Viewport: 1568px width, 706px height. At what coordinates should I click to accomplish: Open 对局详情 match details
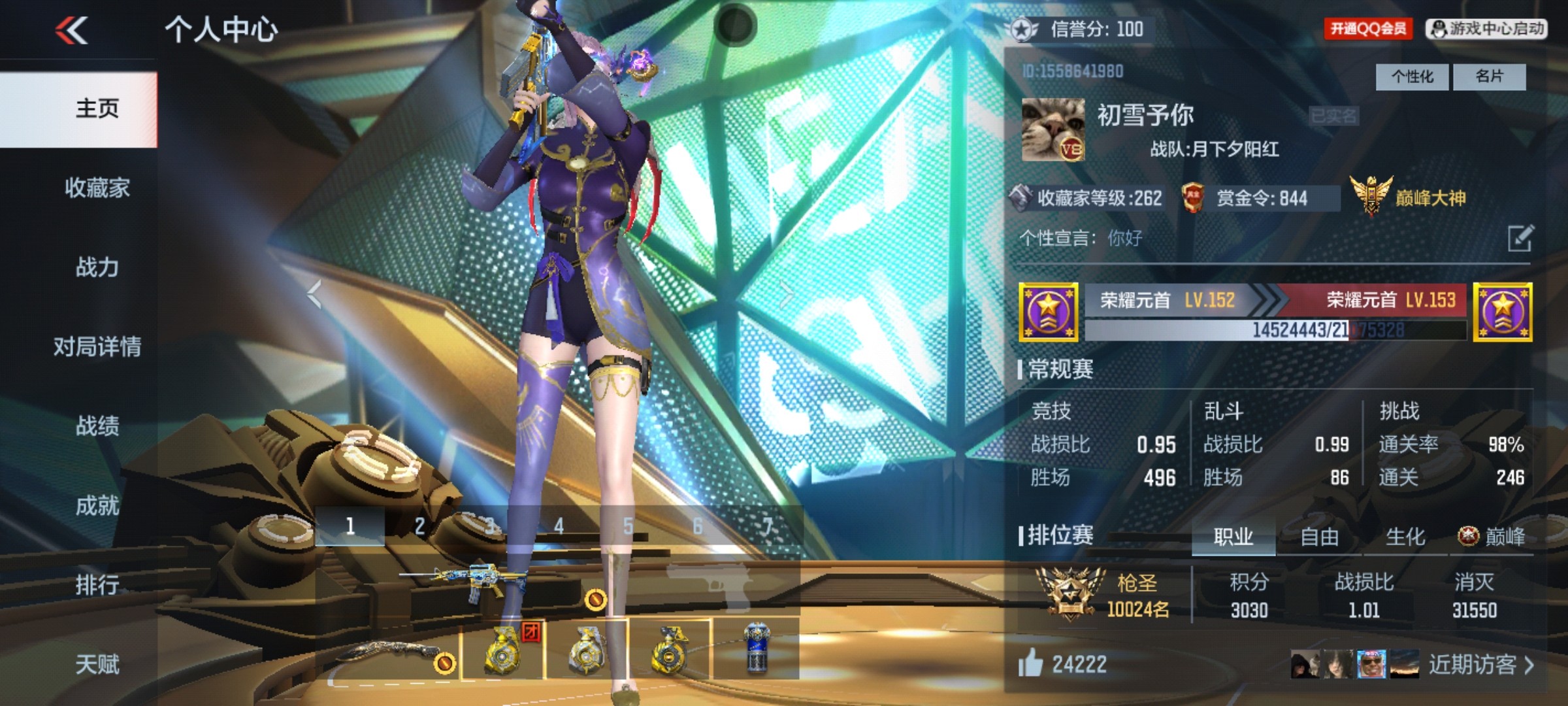(x=97, y=346)
